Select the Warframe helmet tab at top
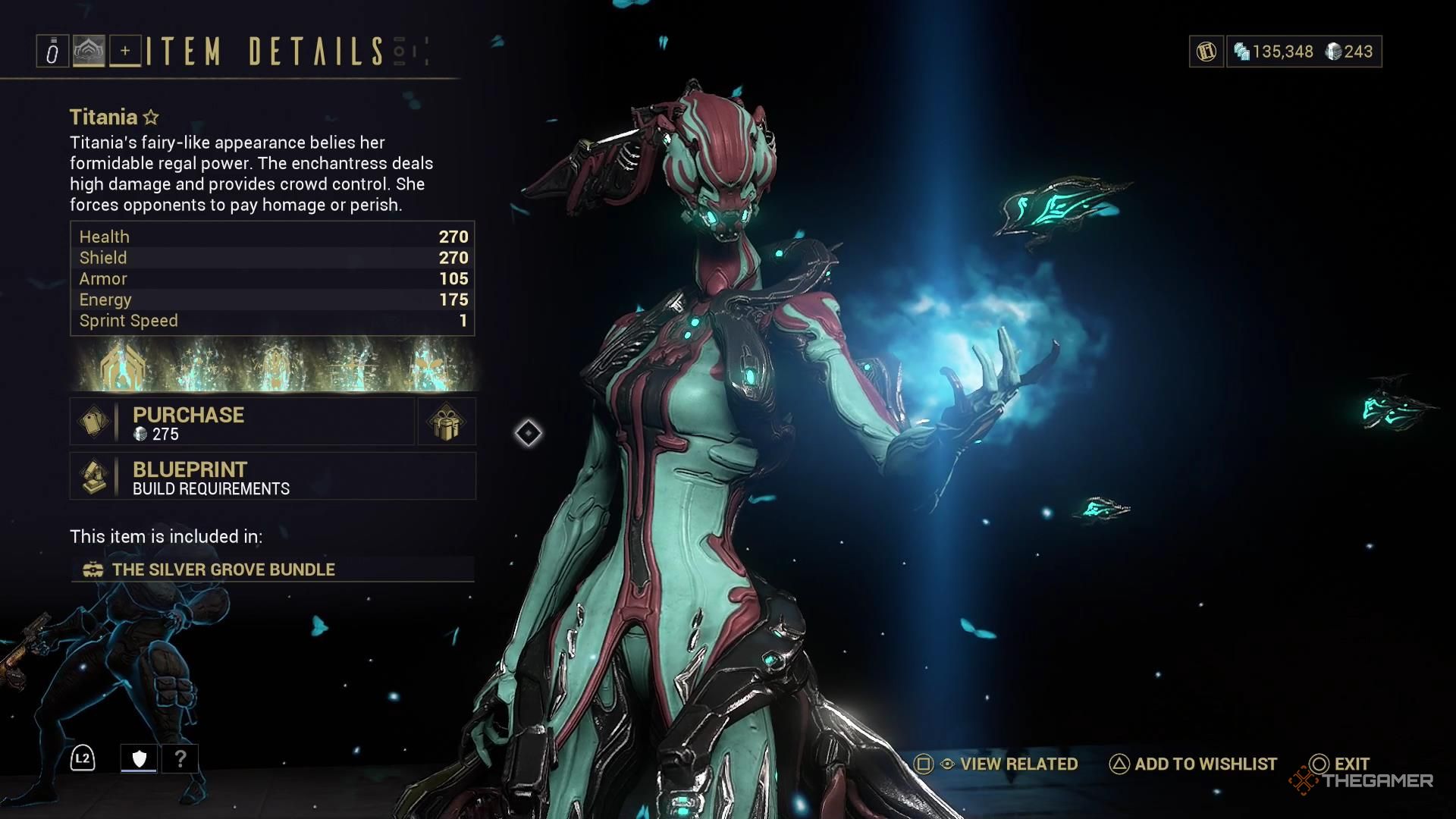This screenshot has height=819, width=1456. (89, 52)
